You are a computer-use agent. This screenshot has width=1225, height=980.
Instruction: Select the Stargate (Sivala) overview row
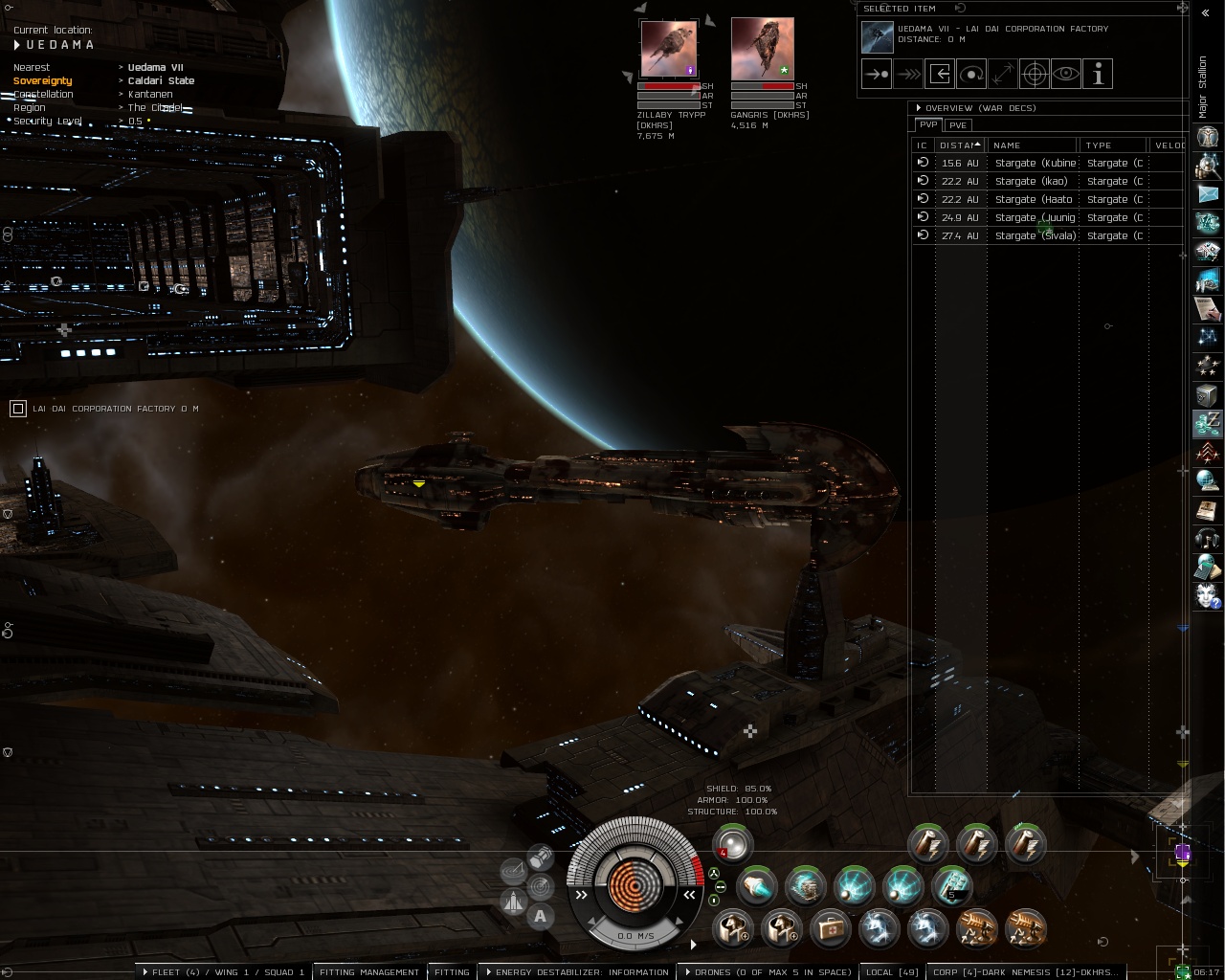tap(1035, 235)
